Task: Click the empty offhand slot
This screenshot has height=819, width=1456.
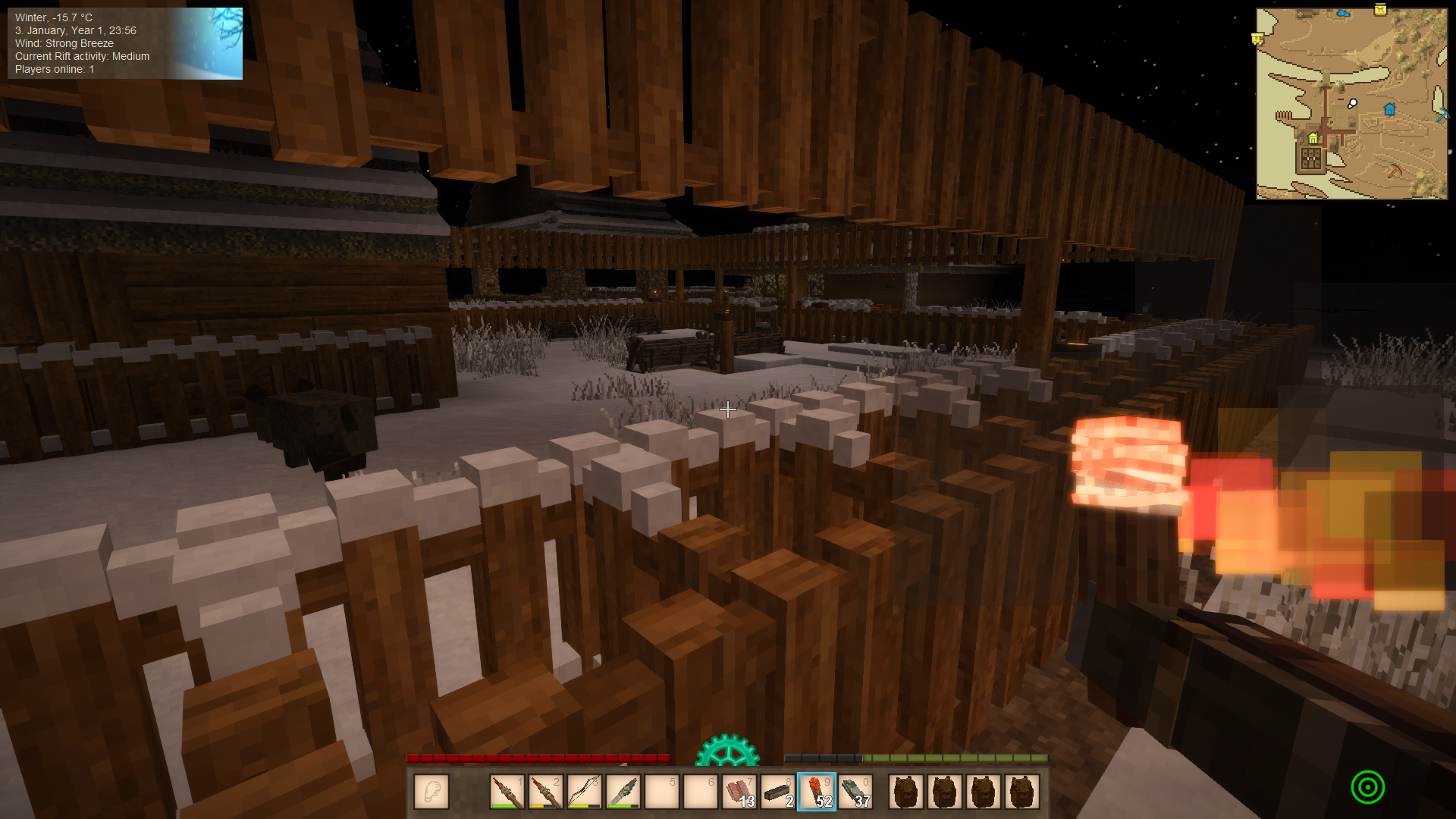Action: click(431, 792)
